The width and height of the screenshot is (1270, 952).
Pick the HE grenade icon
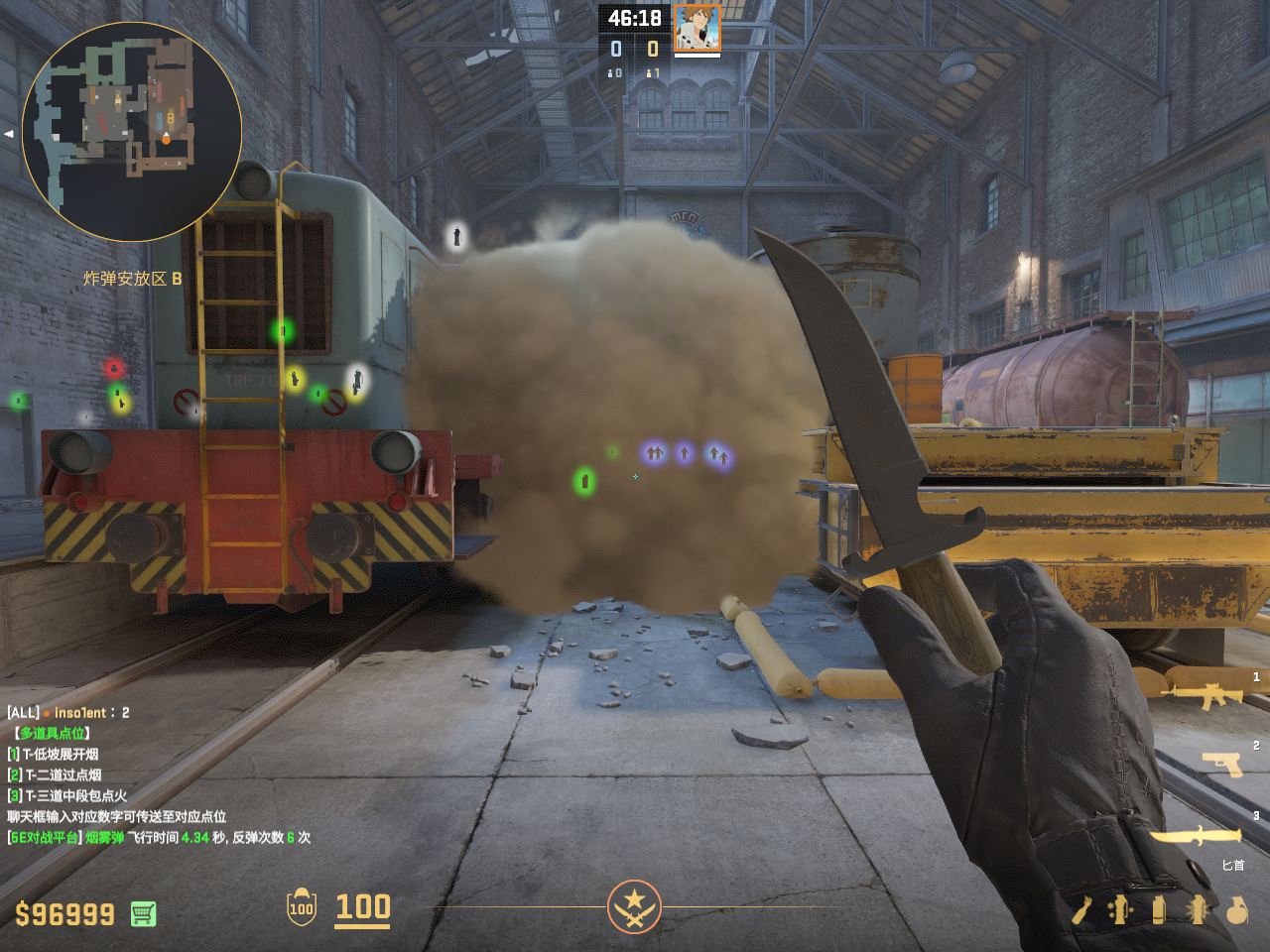[1236, 909]
